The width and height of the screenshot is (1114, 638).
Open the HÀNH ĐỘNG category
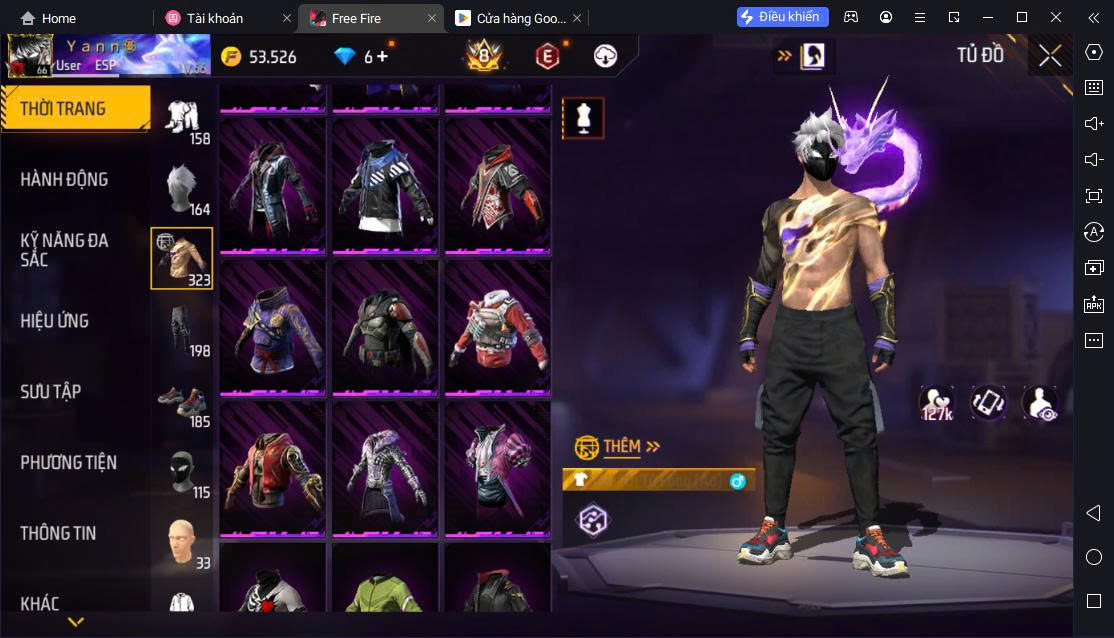coord(65,180)
